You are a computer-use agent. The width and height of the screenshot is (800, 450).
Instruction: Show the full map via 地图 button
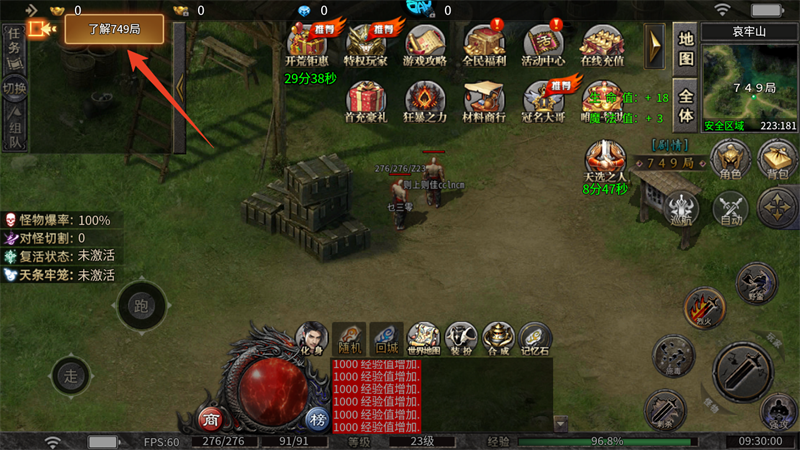click(685, 46)
